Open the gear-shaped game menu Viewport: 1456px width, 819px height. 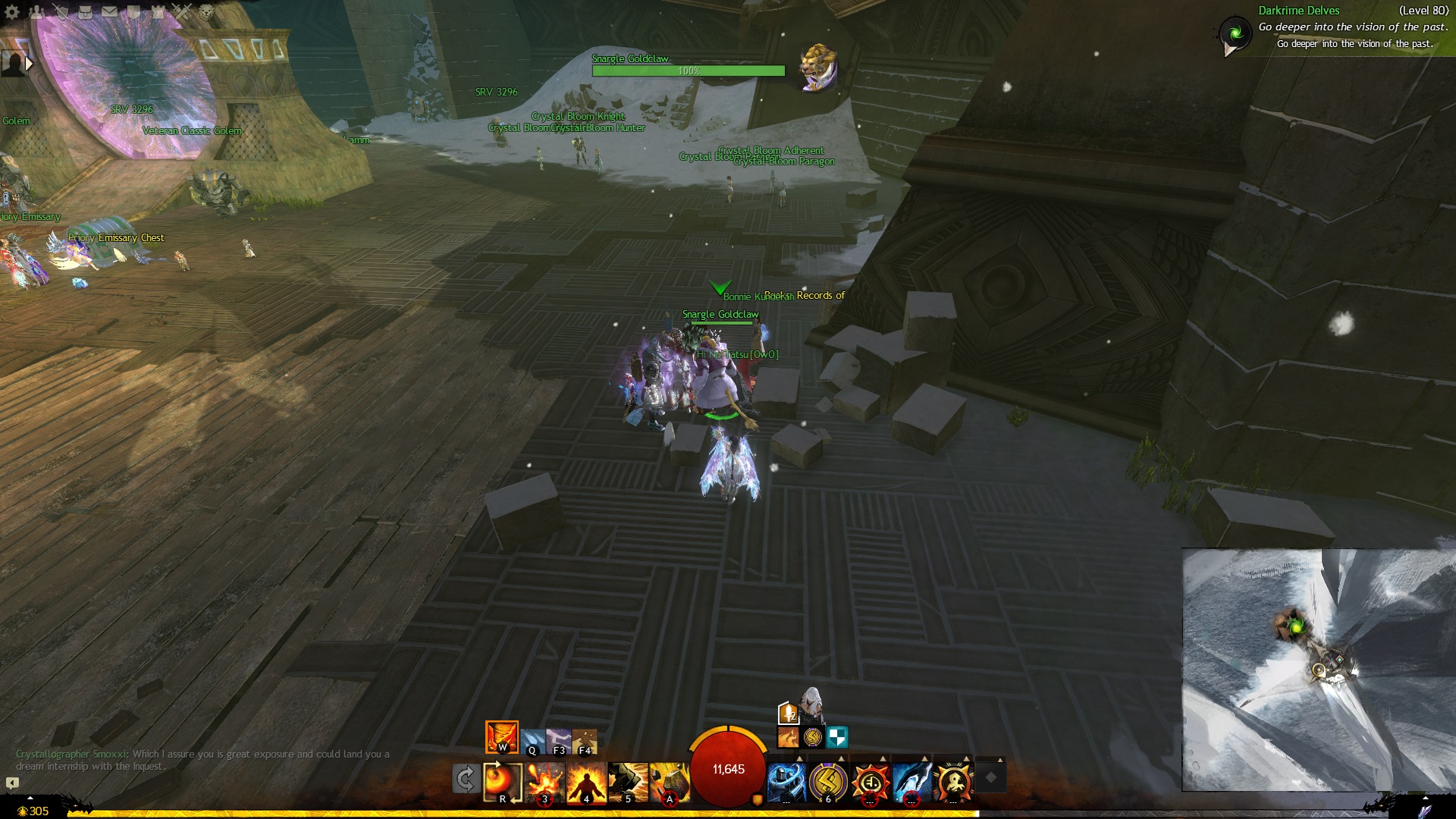tap(12, 11)
